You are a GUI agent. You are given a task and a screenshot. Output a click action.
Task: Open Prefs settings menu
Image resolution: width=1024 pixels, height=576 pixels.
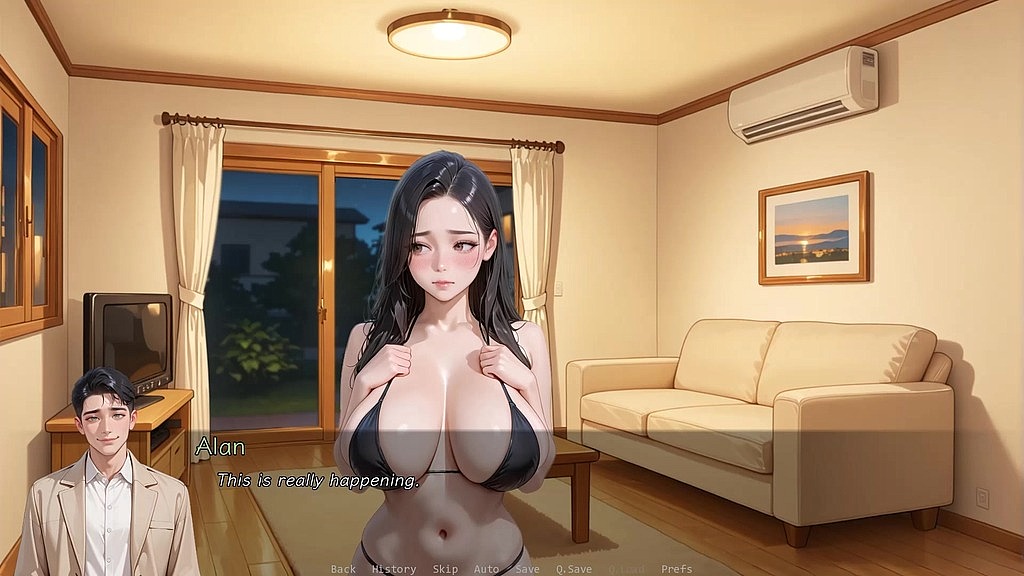(x=677, y=569)
